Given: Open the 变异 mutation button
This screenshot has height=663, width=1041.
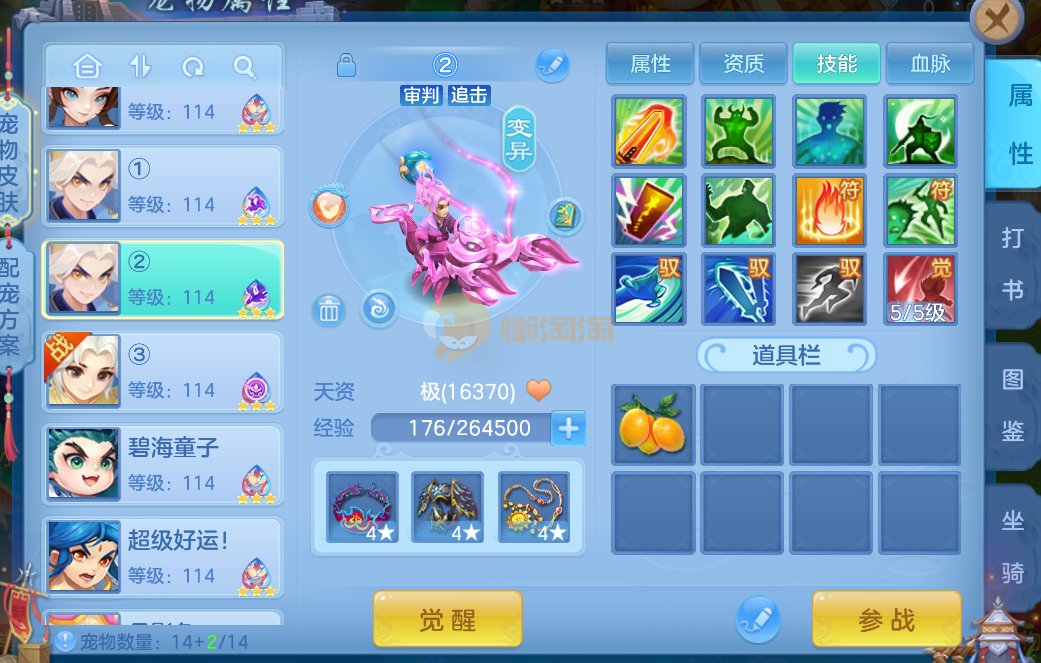Looking at the screenshot, I should (519, 138).
